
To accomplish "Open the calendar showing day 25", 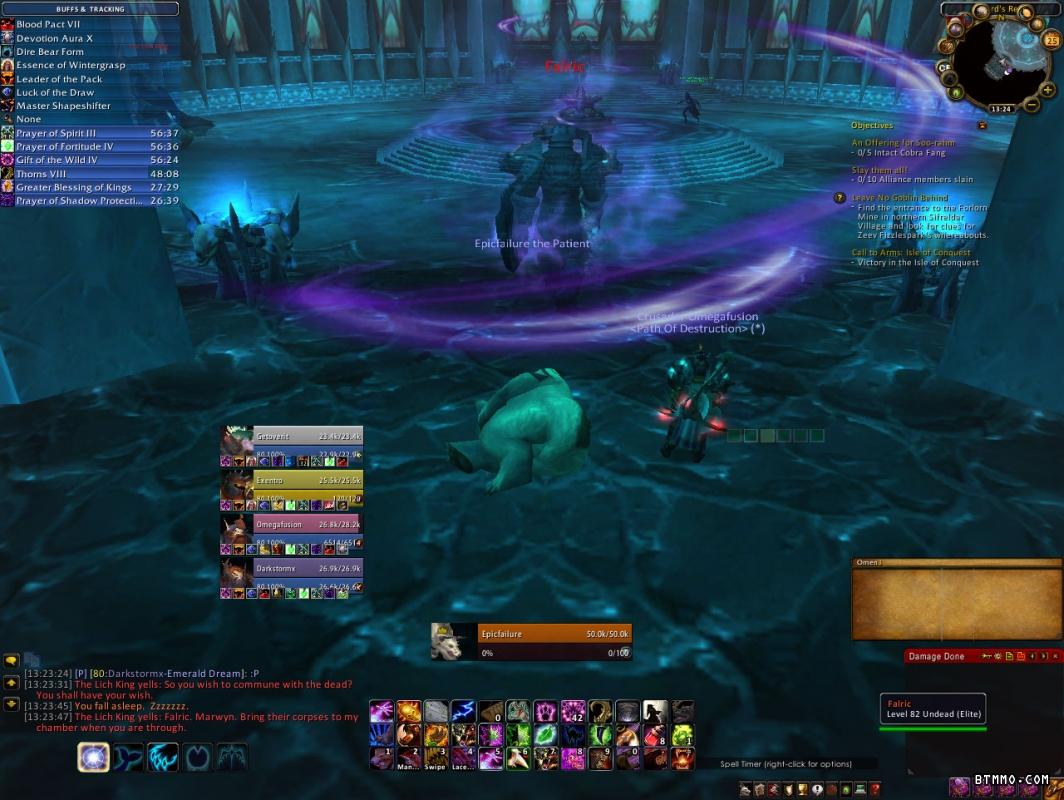I will tap(1051, 40).
